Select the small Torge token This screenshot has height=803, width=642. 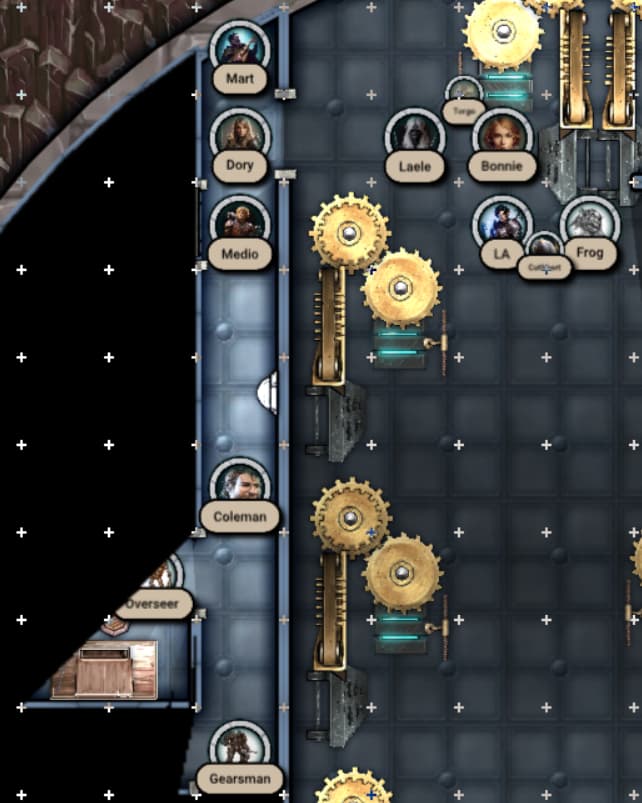click(x=463, y=94)
